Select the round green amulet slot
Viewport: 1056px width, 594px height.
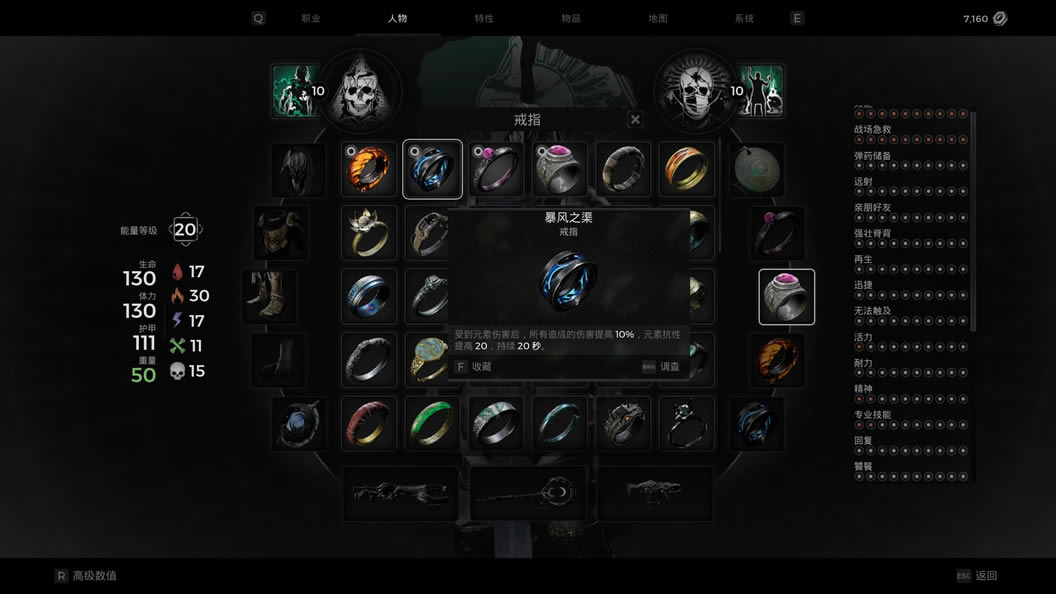tap(756, 169)
